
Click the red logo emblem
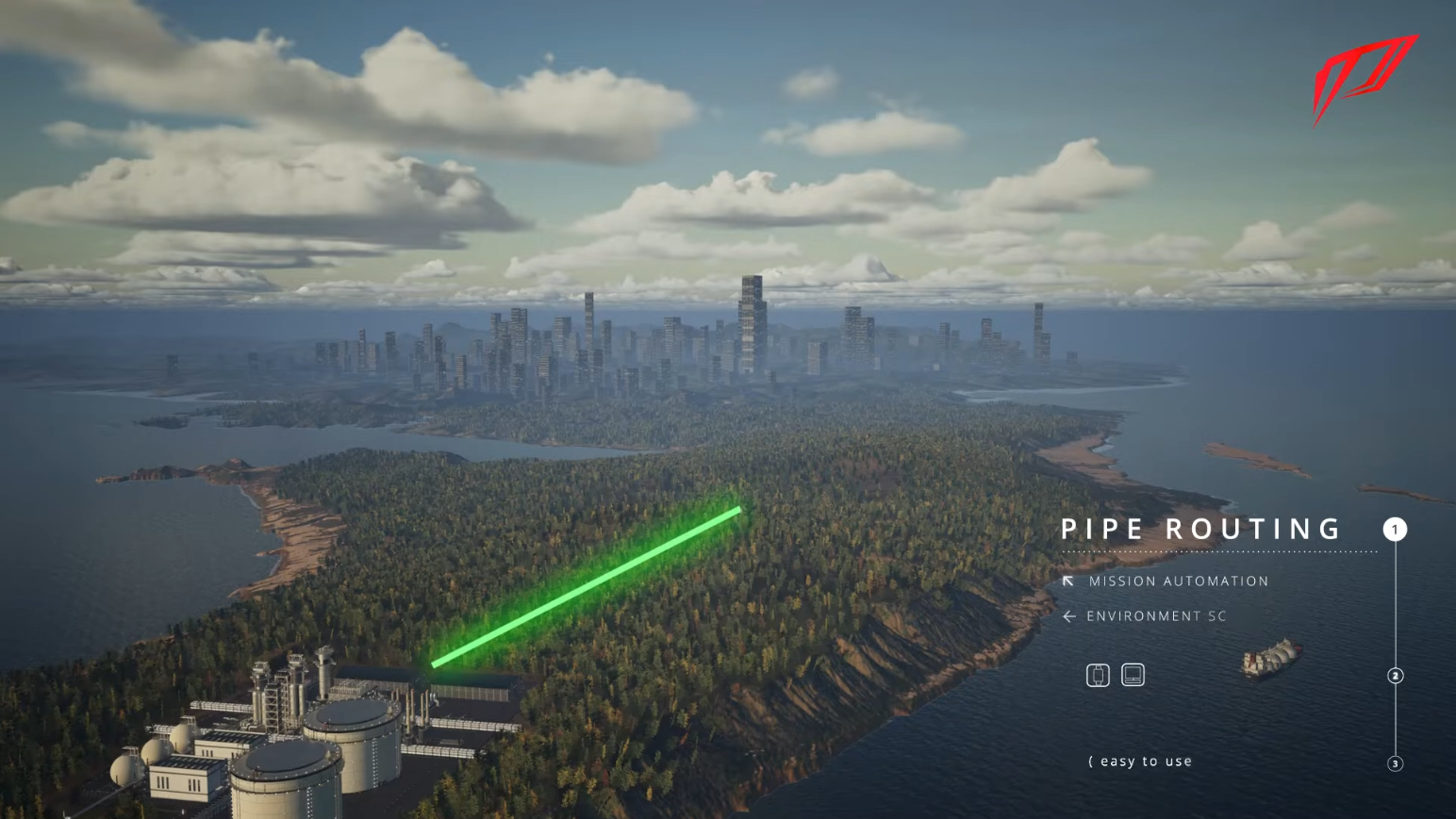(x=1365, y=77)
